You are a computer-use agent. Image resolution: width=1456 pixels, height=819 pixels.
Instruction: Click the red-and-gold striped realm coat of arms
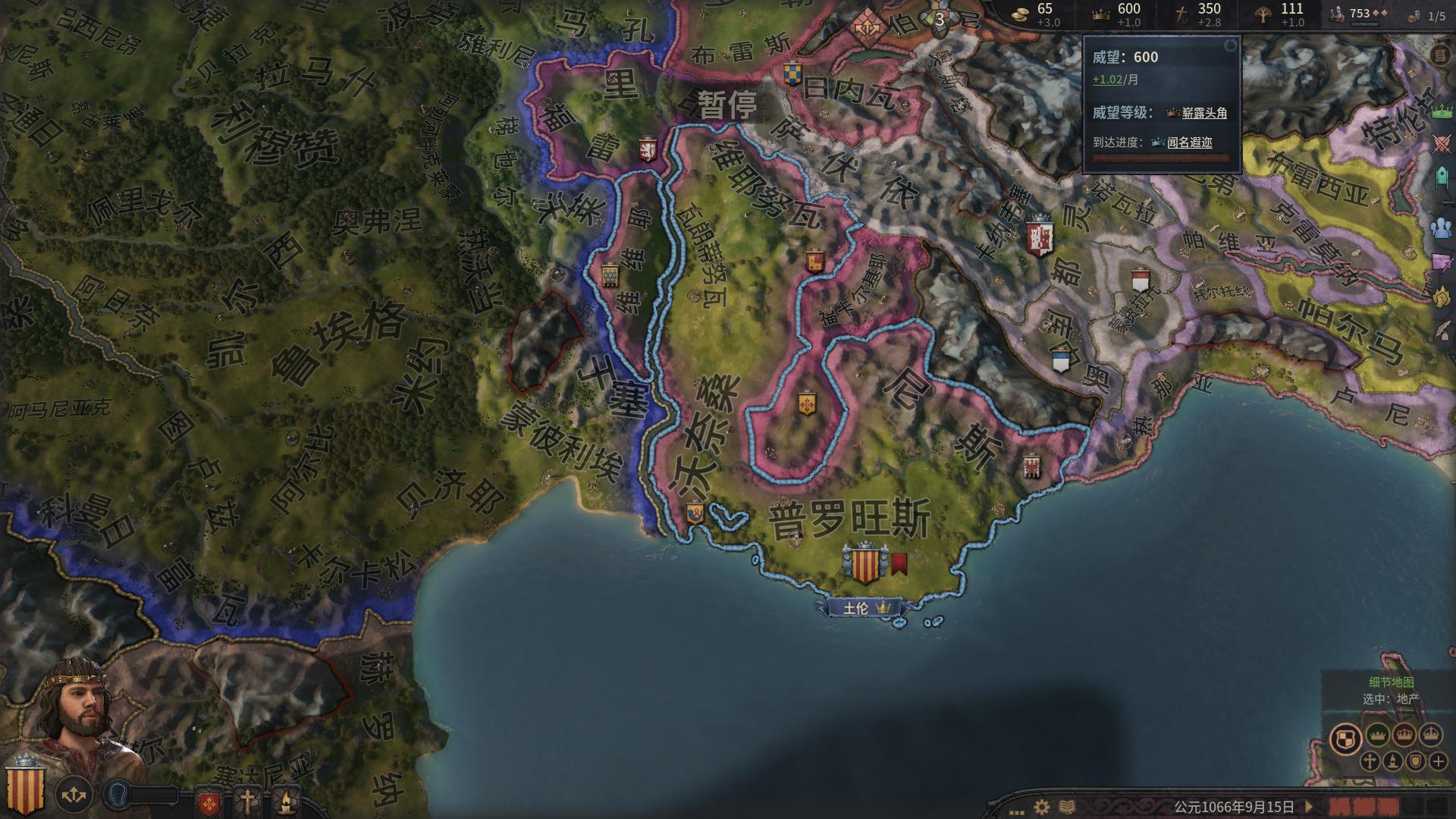[x=25, y=791]
